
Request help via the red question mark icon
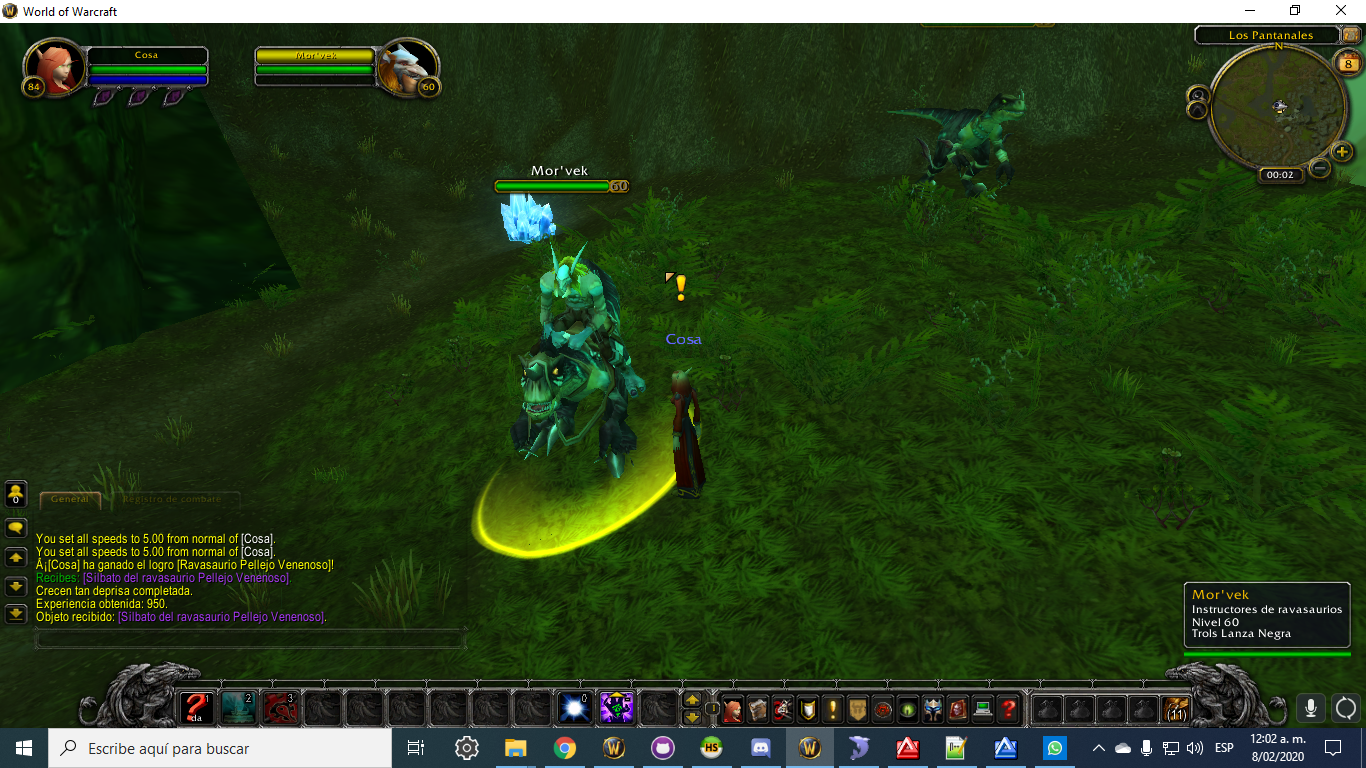[x=1009, y=708]
